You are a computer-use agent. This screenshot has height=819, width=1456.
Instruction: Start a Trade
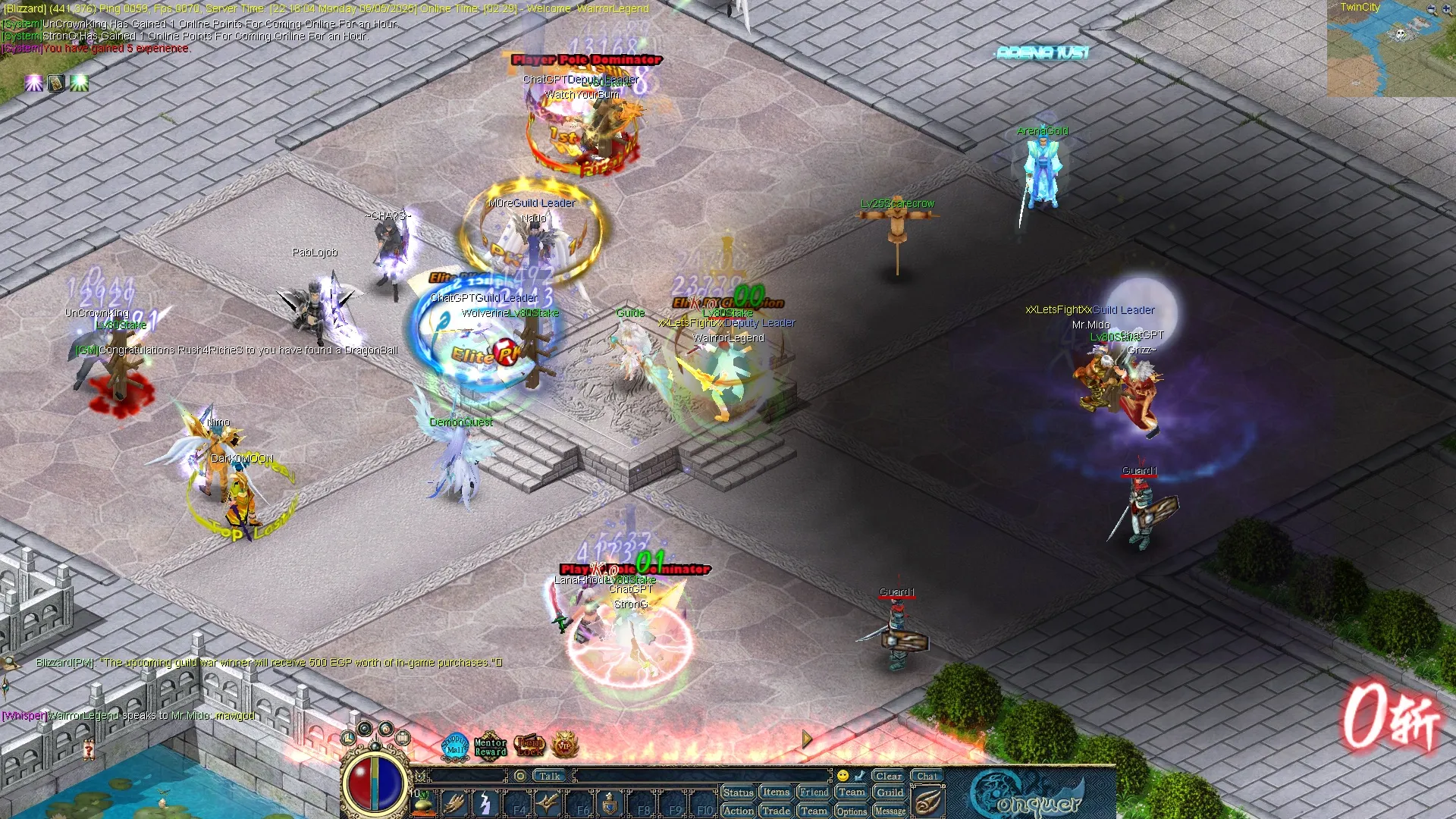coord(776,811)
